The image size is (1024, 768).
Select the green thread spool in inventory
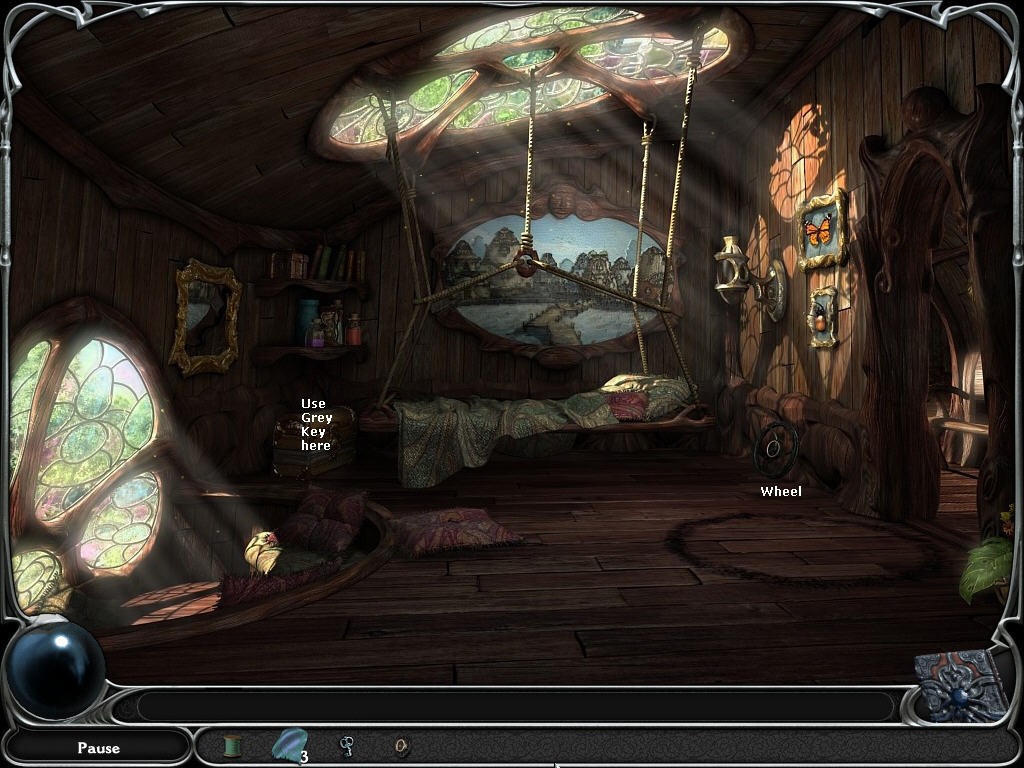(232, 746)
